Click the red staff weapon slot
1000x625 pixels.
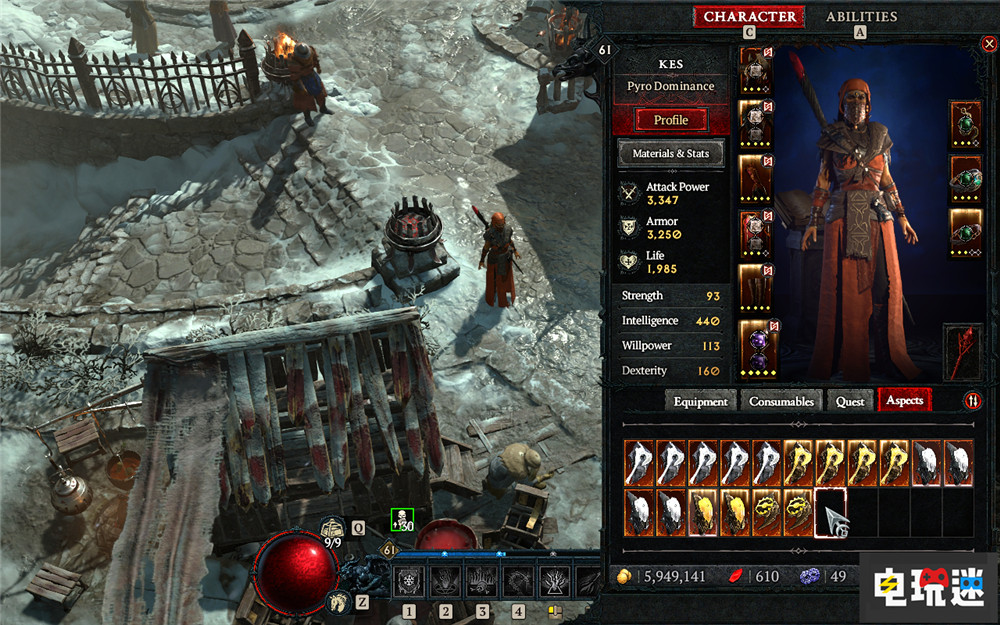[x=962, y=352]
